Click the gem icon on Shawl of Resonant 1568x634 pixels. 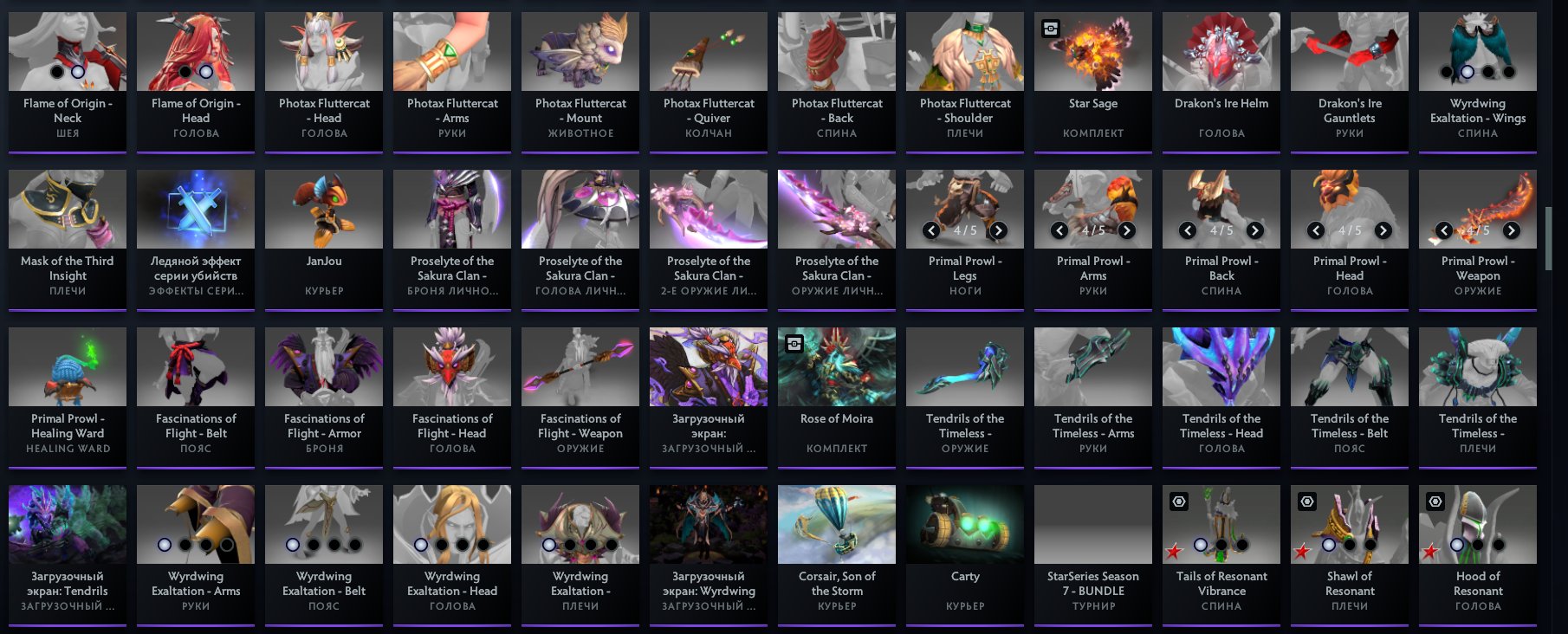[x=1306, y=500]
